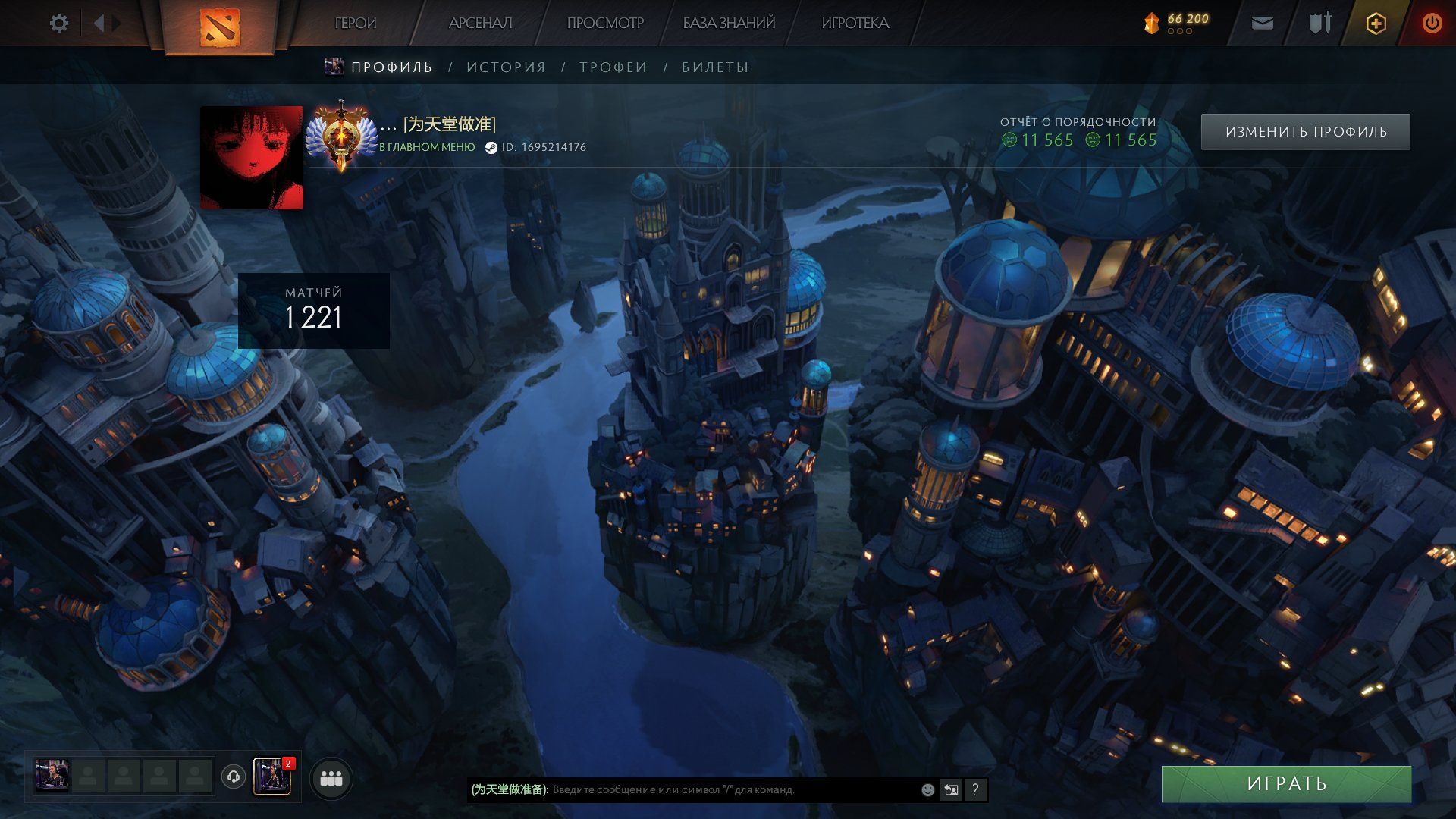1456x819 pixels.
Task: Toggle the party voice headset icon
Action: point(234,777)
